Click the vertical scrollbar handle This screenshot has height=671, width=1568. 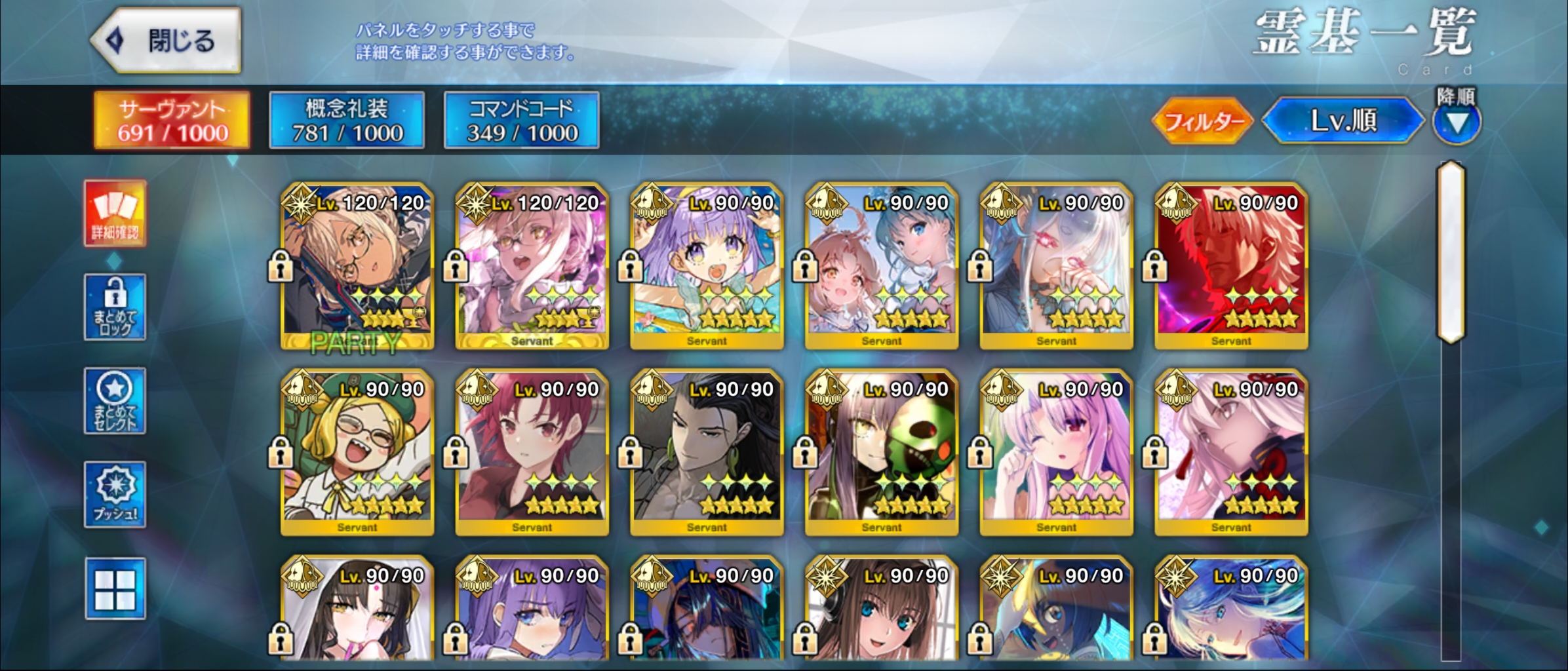coord(1451,252)
